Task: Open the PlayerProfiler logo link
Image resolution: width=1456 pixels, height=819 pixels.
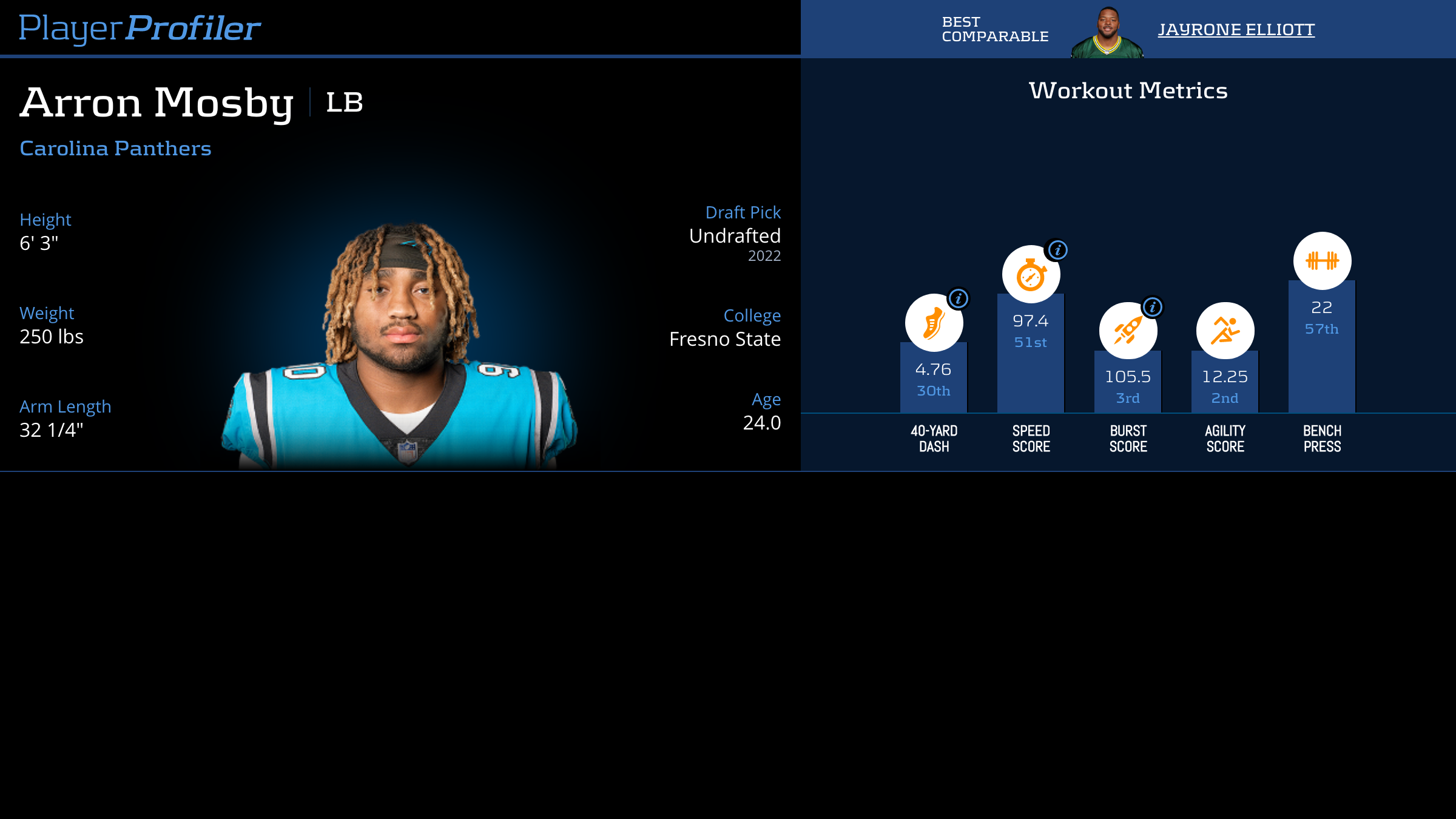Action: pos(140,29)
